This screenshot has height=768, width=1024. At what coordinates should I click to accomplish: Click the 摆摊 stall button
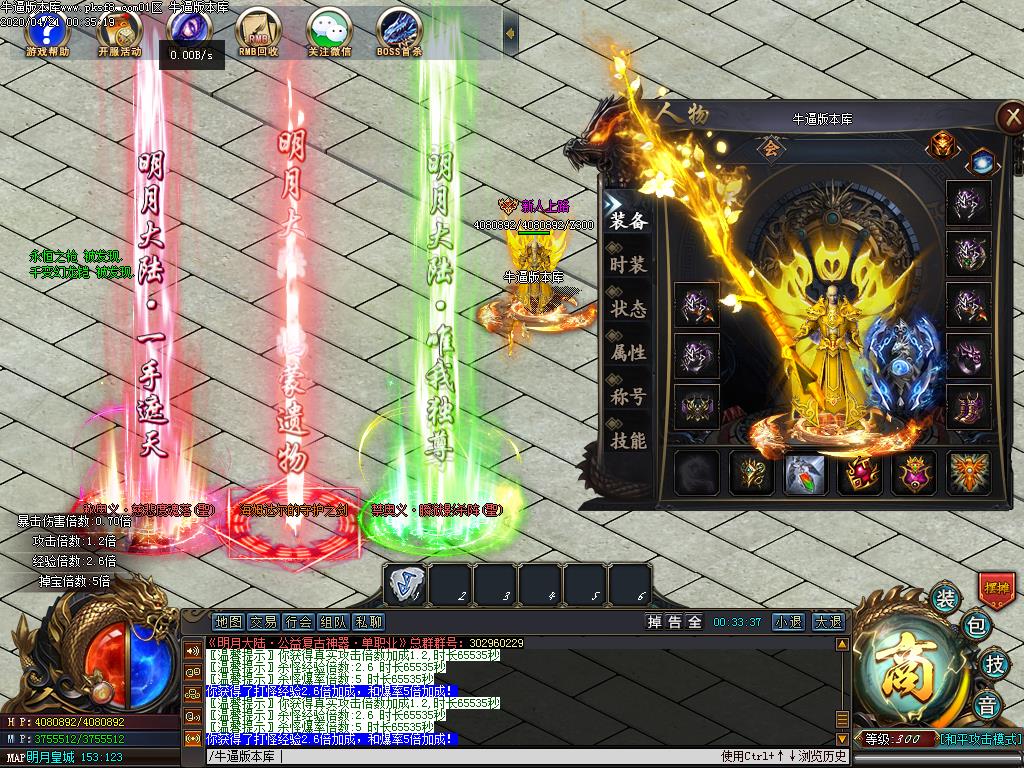coord(996,587)
